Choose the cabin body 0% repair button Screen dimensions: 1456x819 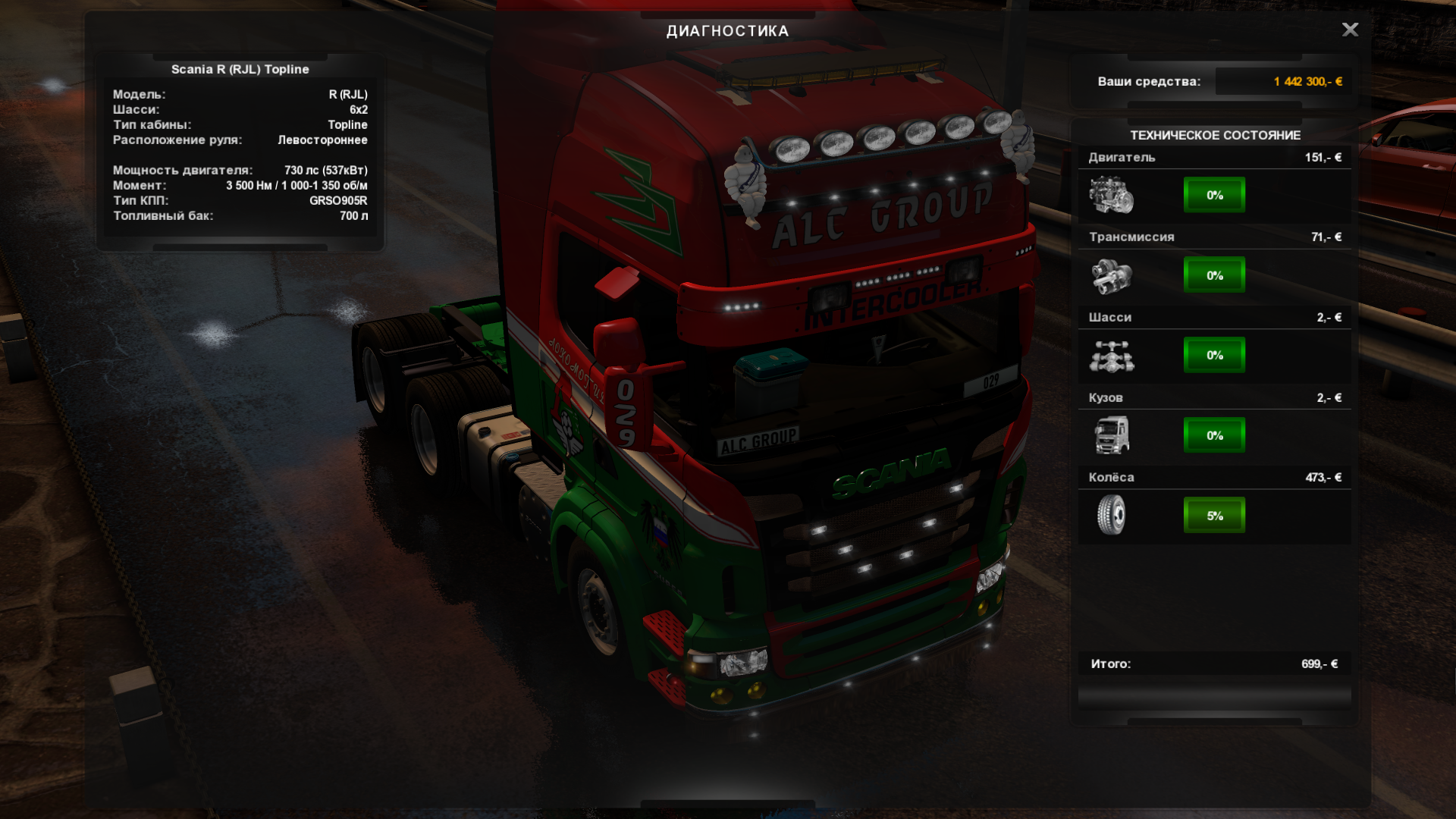tap(1214, 435)
